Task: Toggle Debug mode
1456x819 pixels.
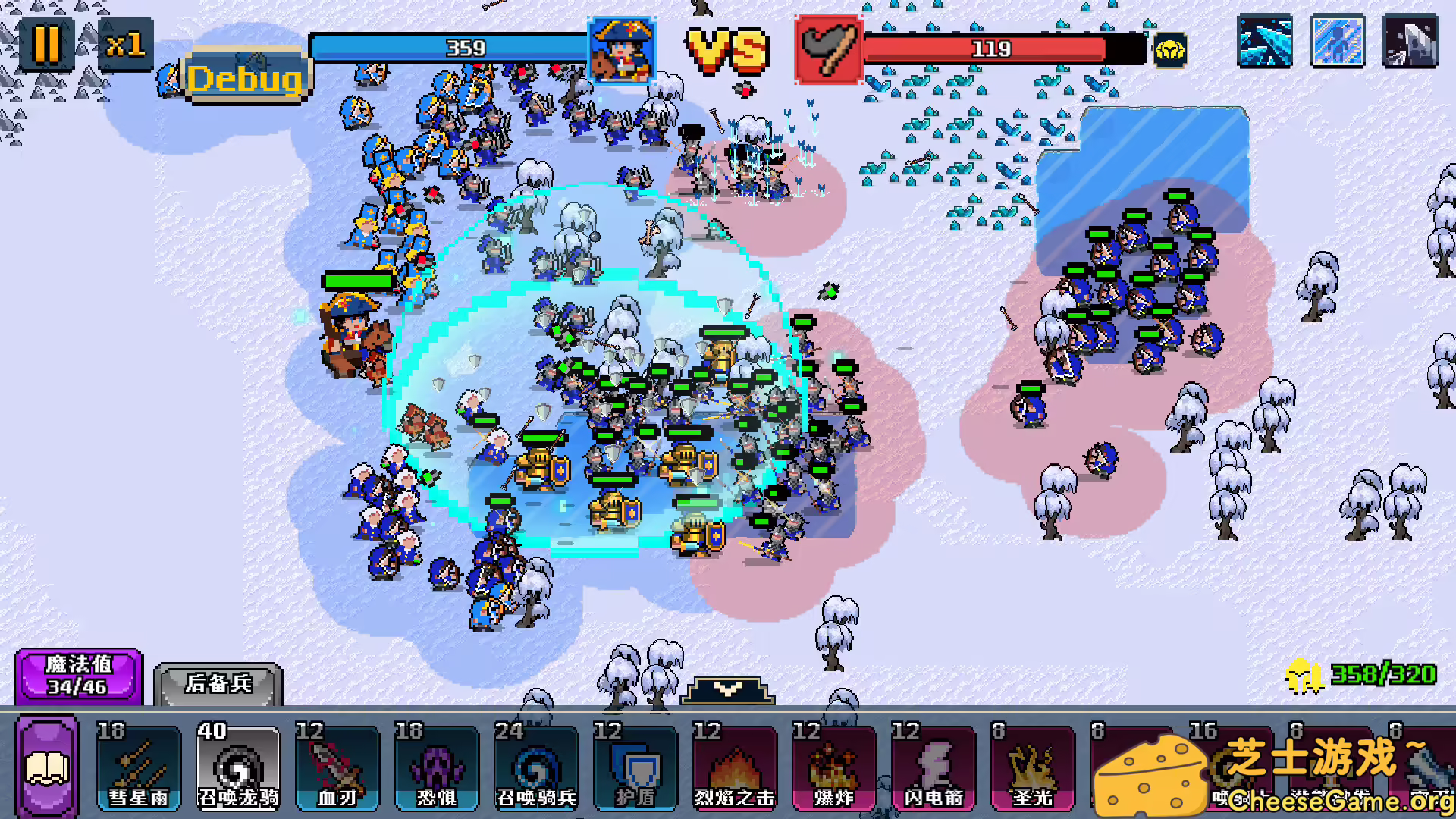Action: click(x=246, y=76)
